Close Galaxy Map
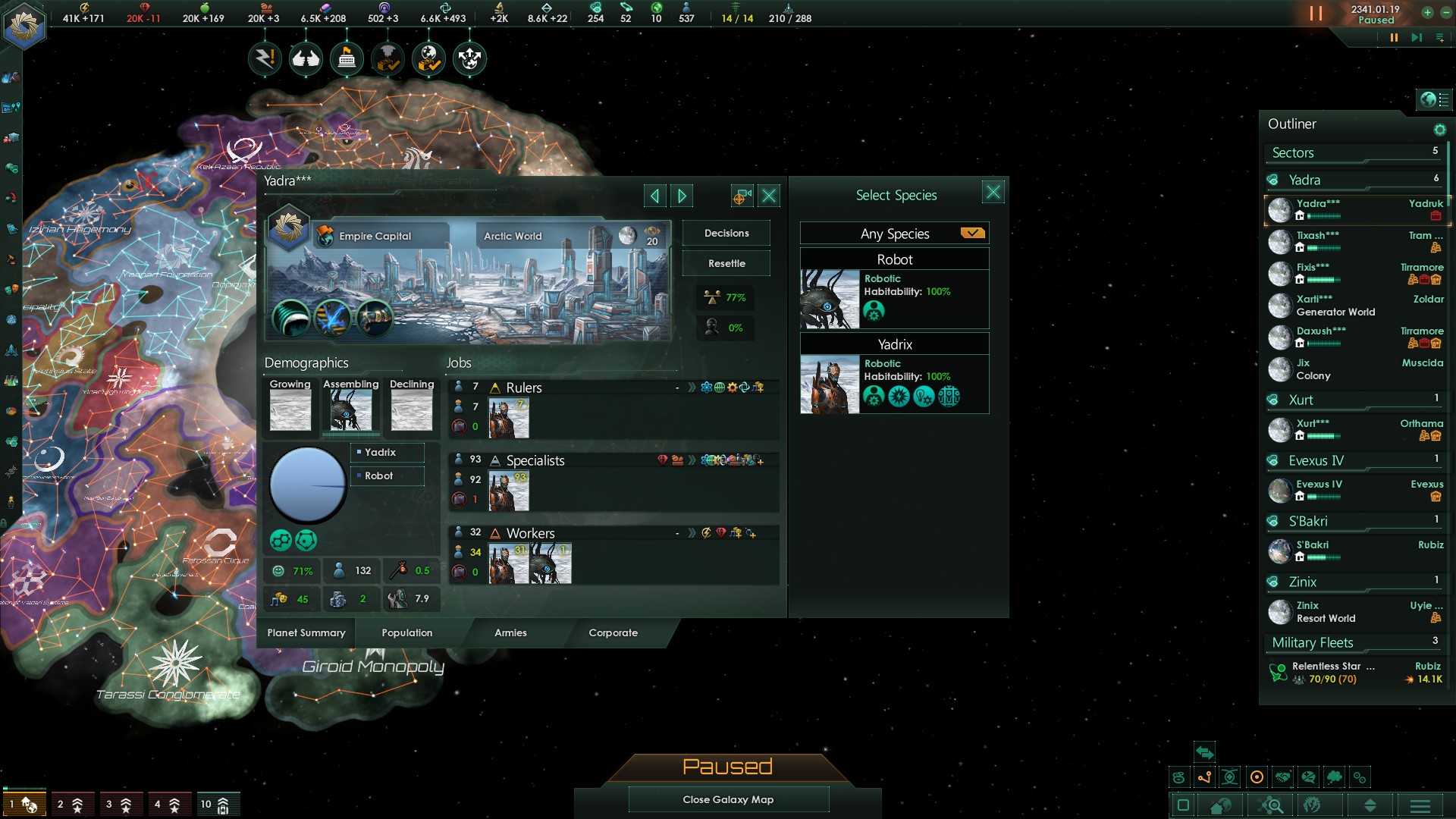Screen dimensions: 1456x819 point(728,799)
